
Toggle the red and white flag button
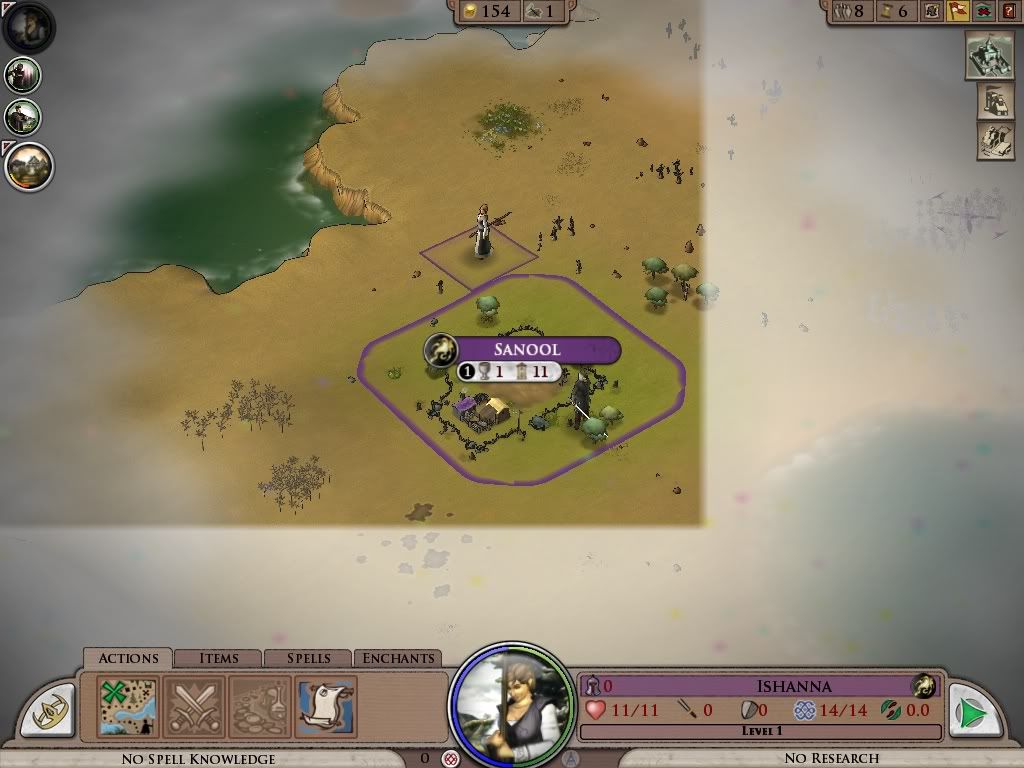958,12
